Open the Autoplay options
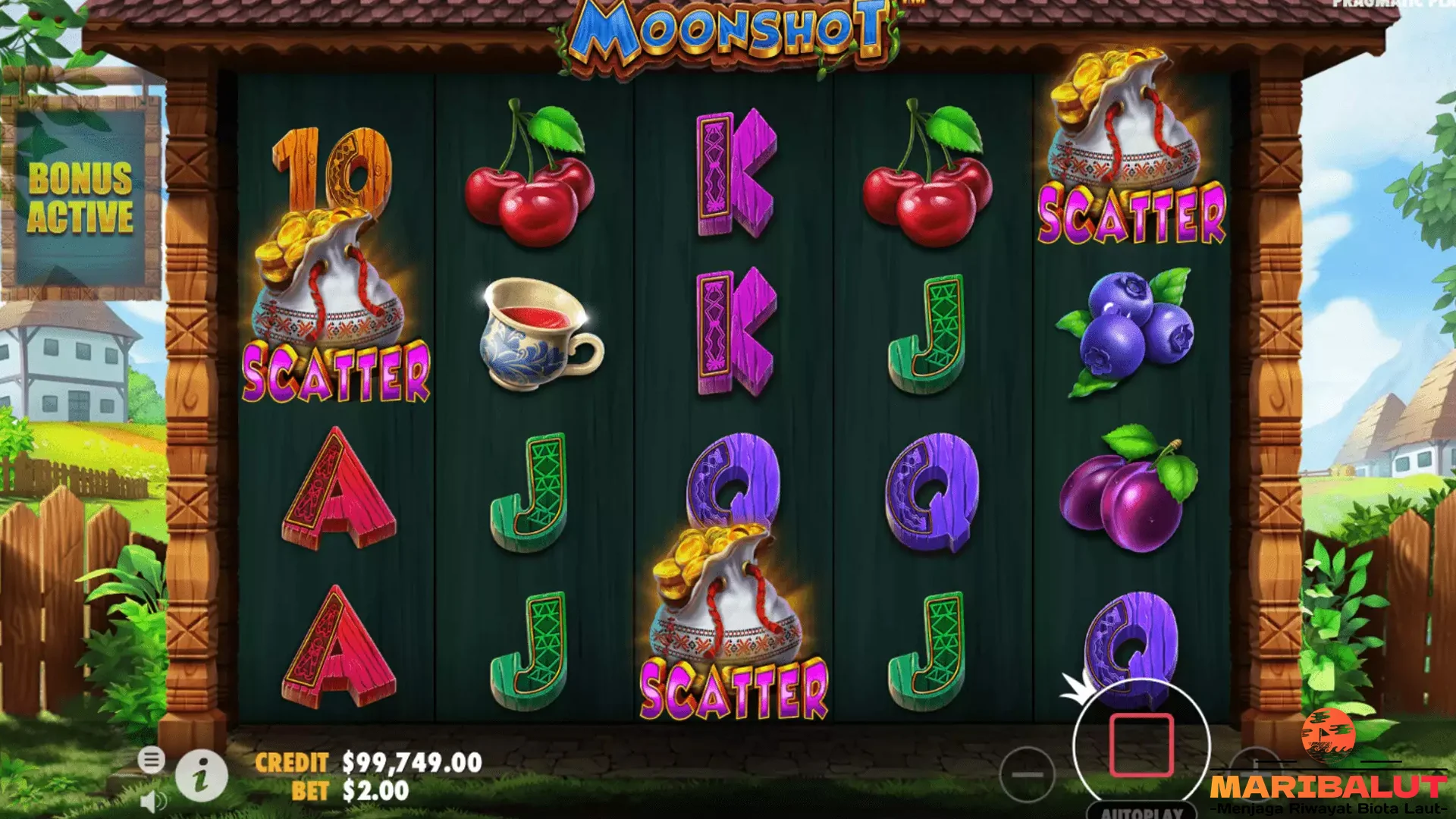This screenshot has height=819, width=1456. point(1141,811)
